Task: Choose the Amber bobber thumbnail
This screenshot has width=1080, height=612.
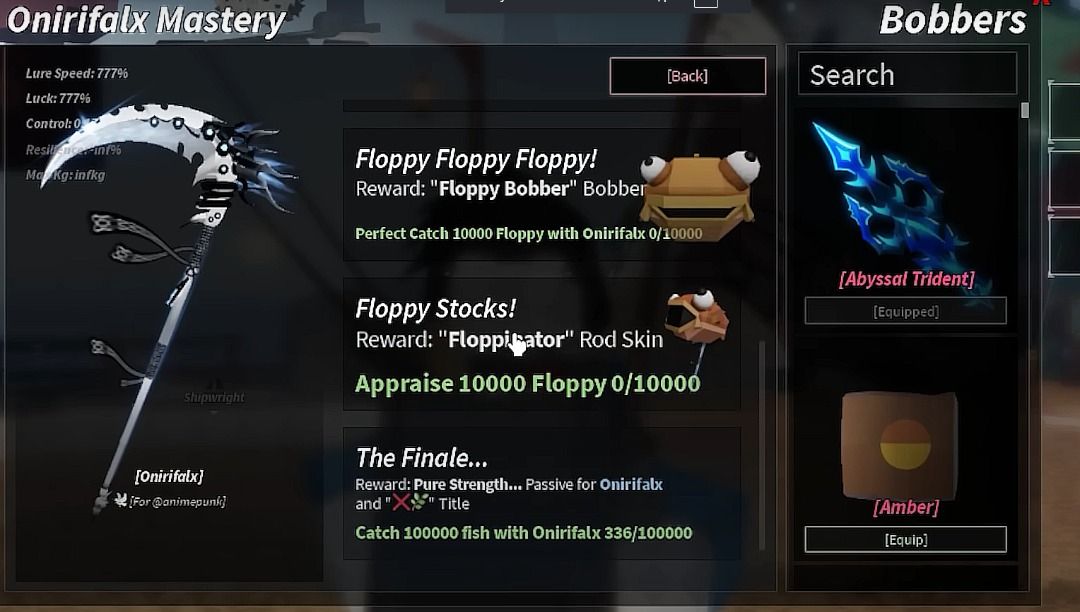Action: (x=900, y=442)
